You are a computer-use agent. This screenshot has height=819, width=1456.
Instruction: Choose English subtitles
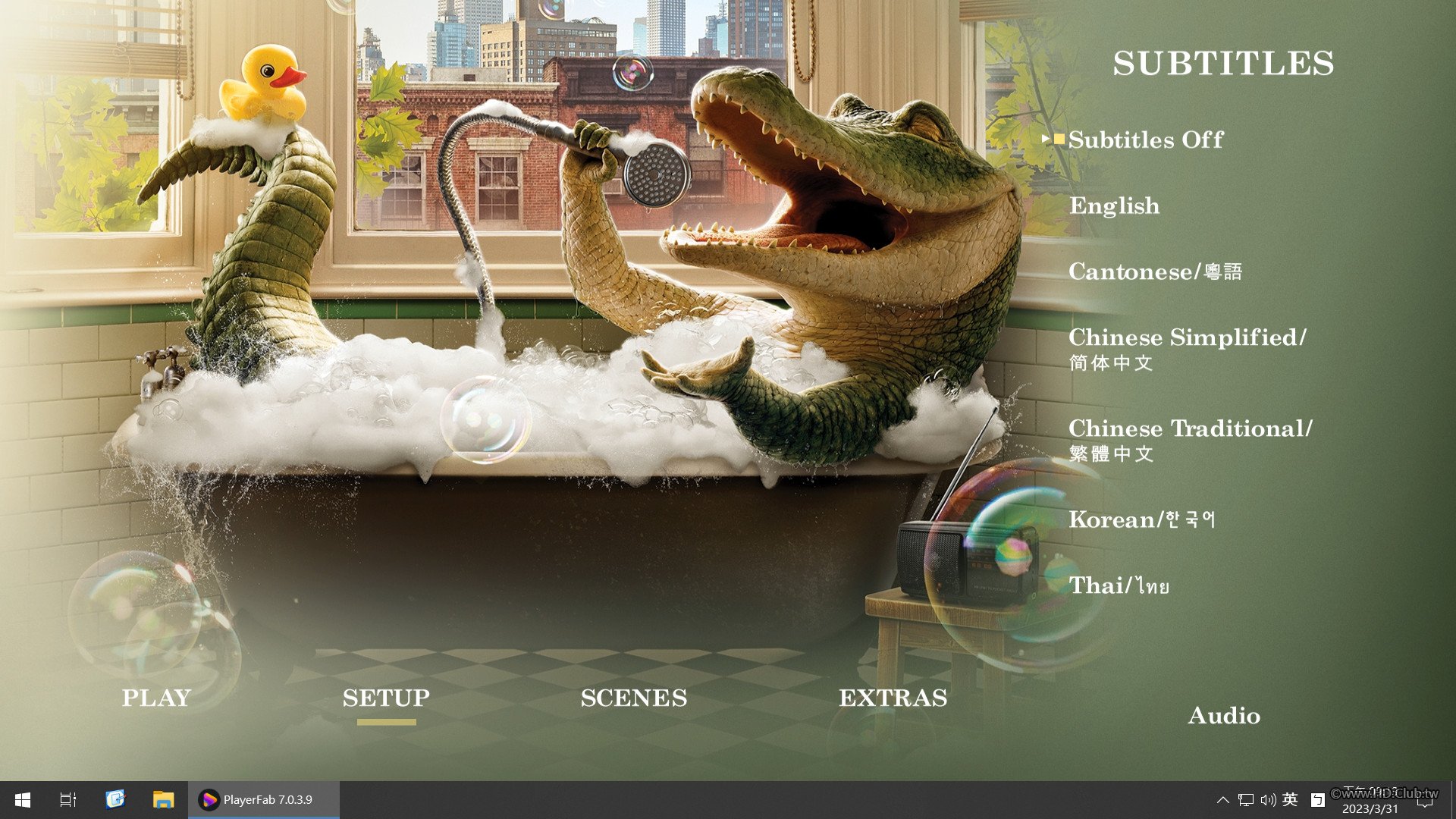tap(1114, 206)
